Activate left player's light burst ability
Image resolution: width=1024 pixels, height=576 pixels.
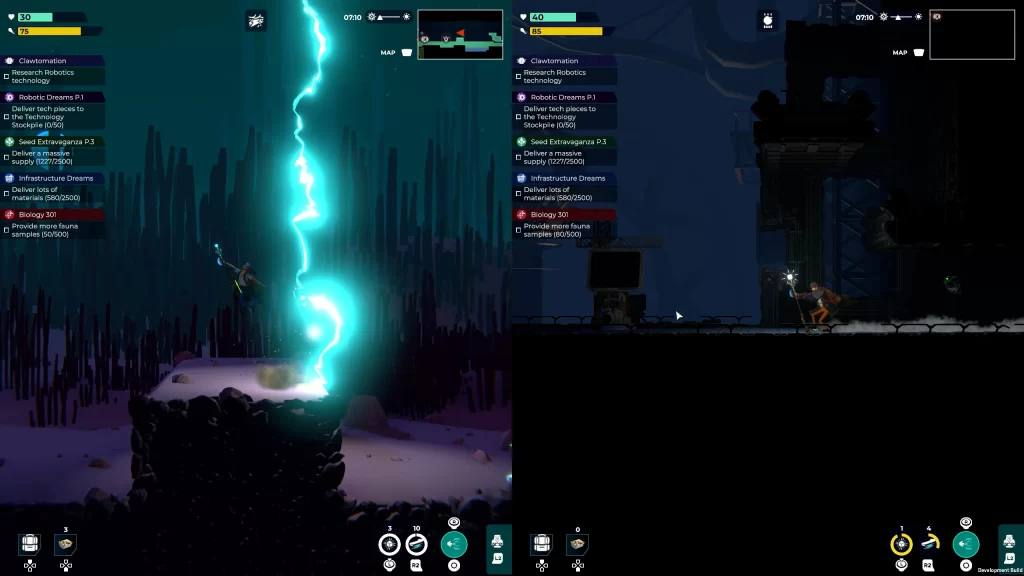[x=390, y=544]
